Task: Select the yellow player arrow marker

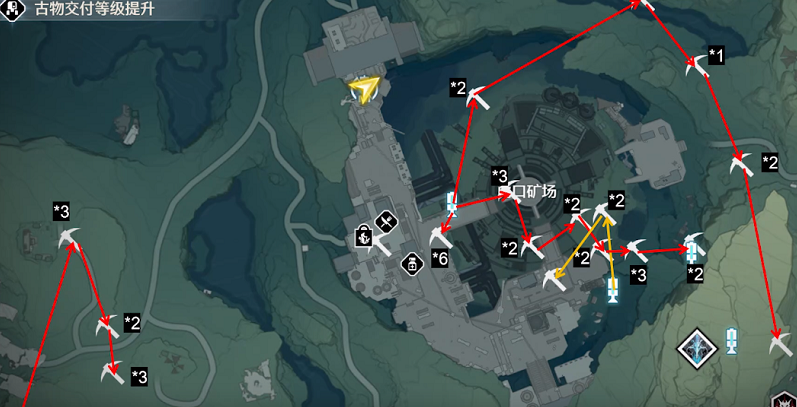Action: 365,91
